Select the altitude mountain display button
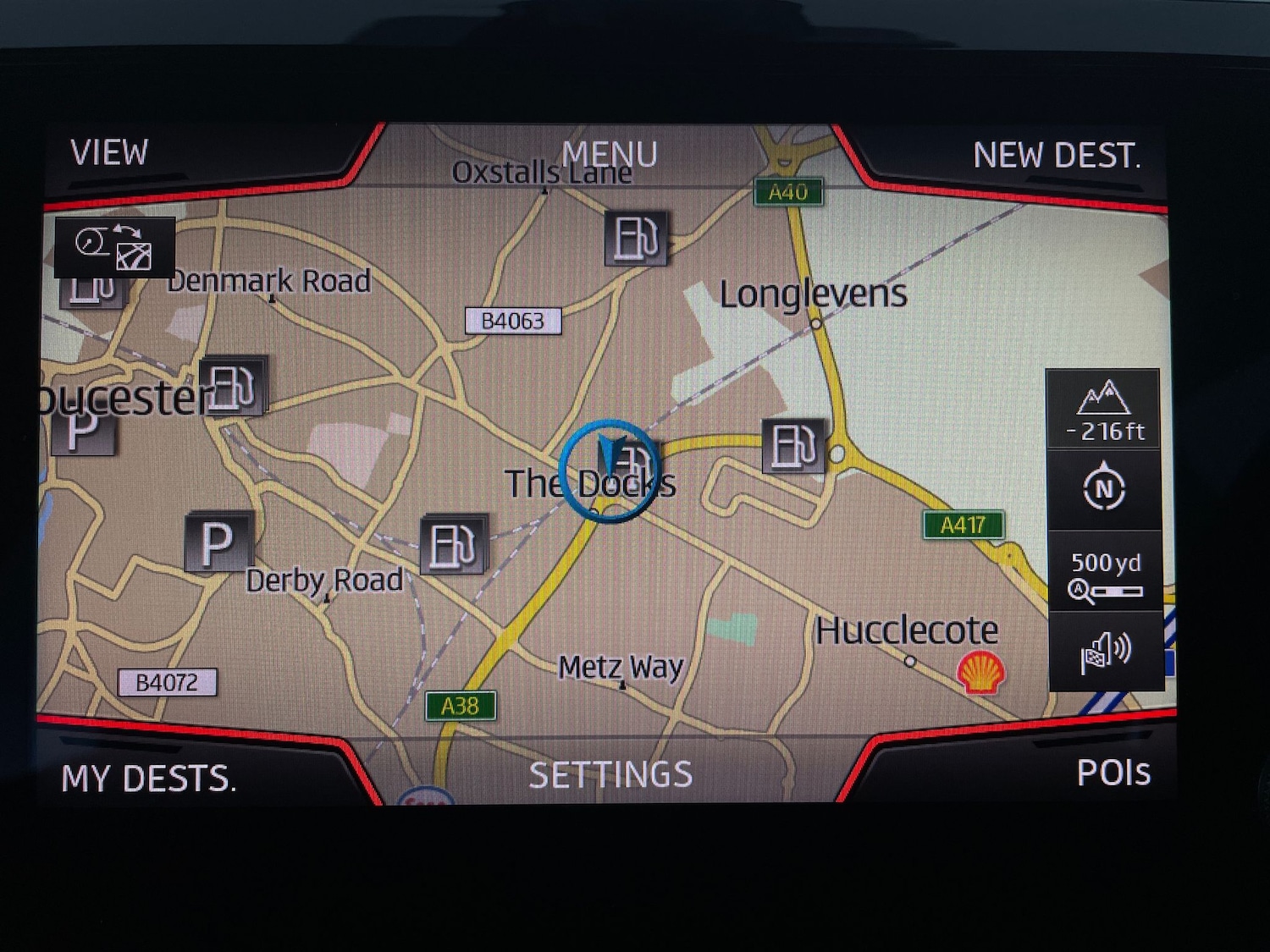Screen dimensions: 1270x952 click(x=1103, y=410)
